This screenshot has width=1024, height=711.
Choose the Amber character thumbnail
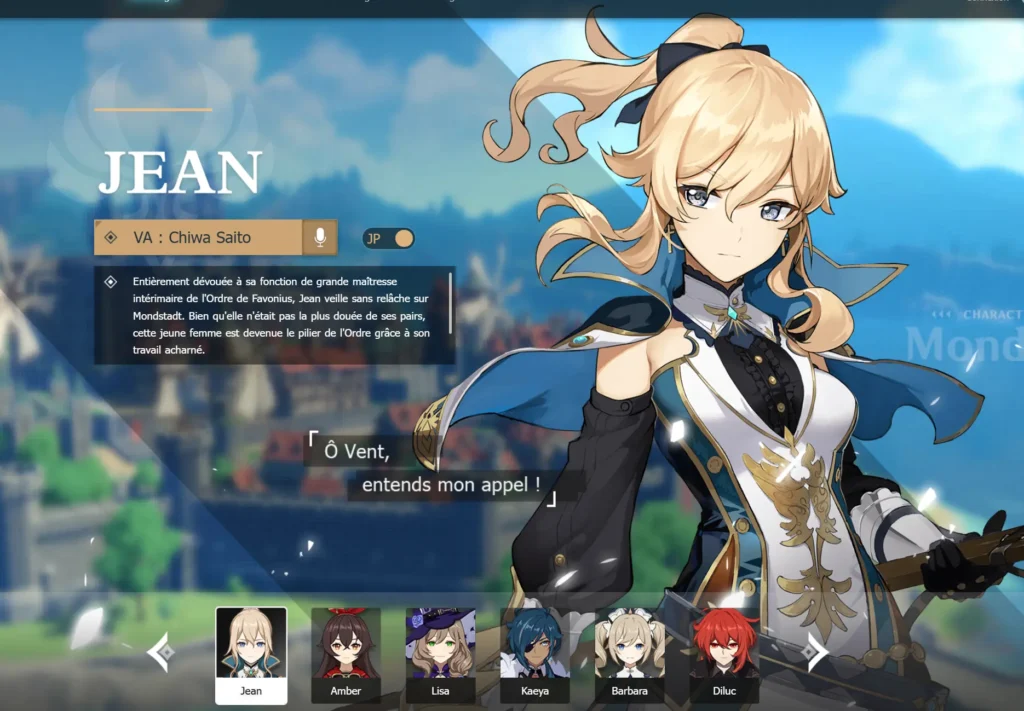[x=345, y=654]
